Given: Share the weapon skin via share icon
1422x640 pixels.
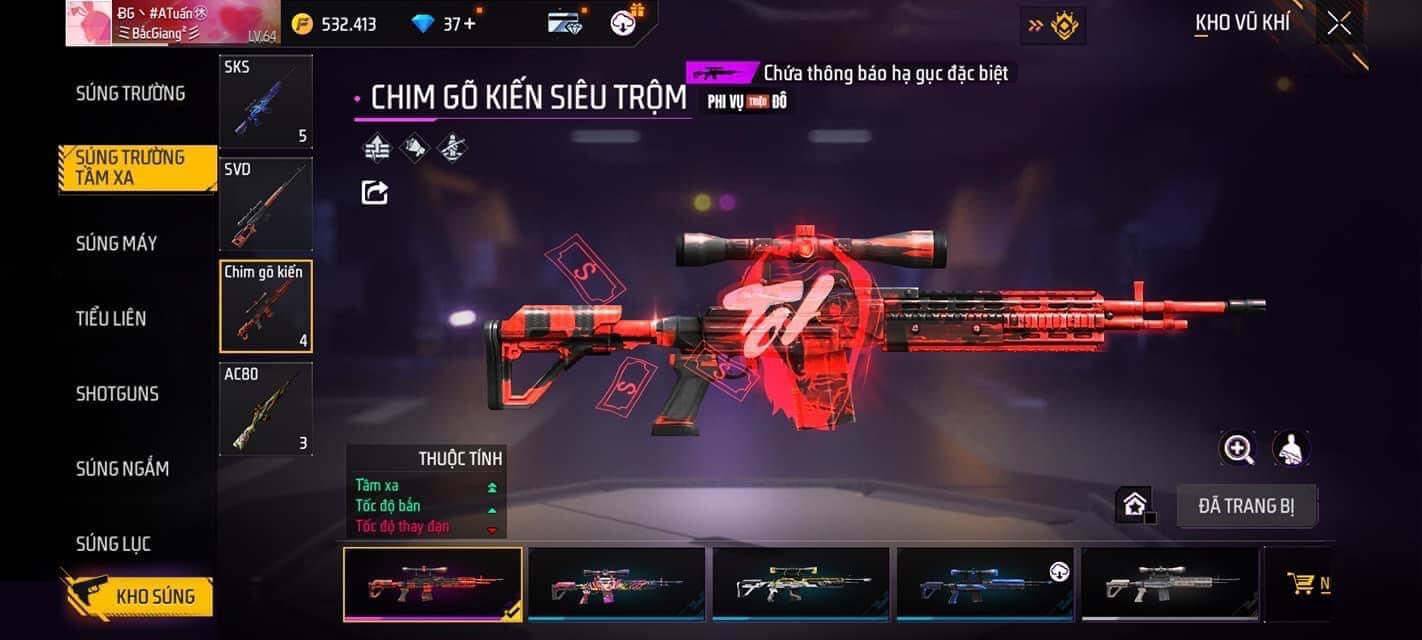Looking at the screenshot, I should [x=375, y=192].
